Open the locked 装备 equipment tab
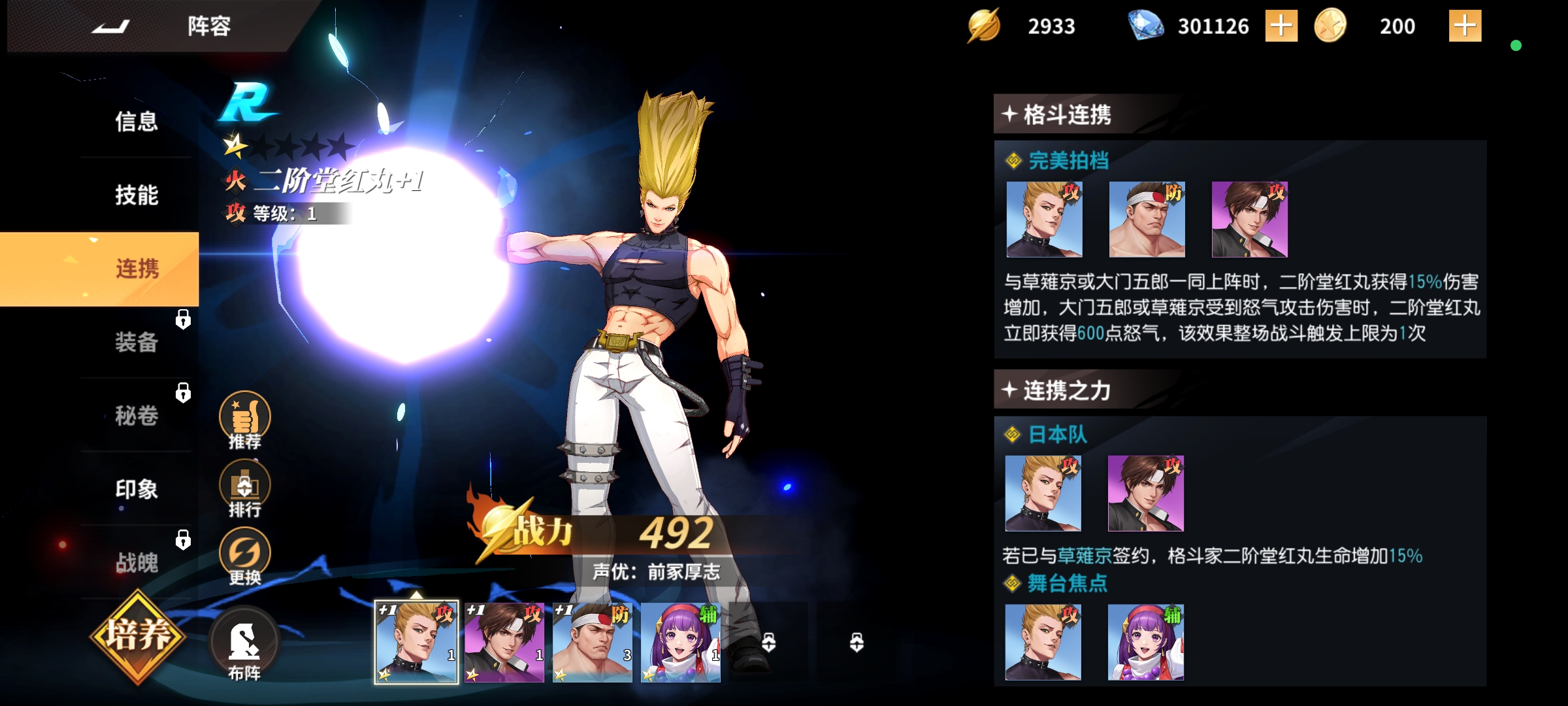The image size is (1568, 706). [137, 342]
